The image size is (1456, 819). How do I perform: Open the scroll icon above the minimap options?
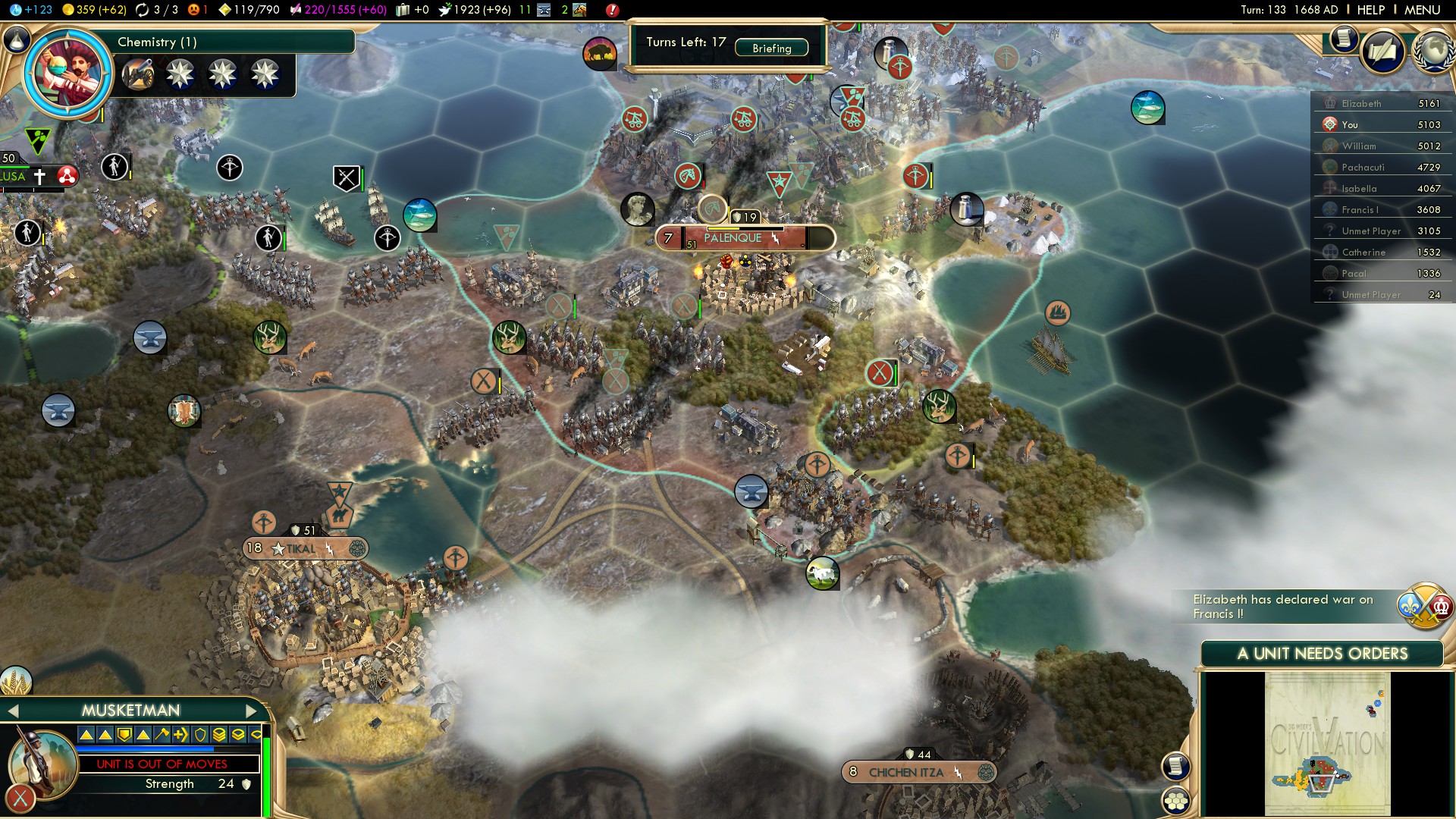click(1175, 766)
